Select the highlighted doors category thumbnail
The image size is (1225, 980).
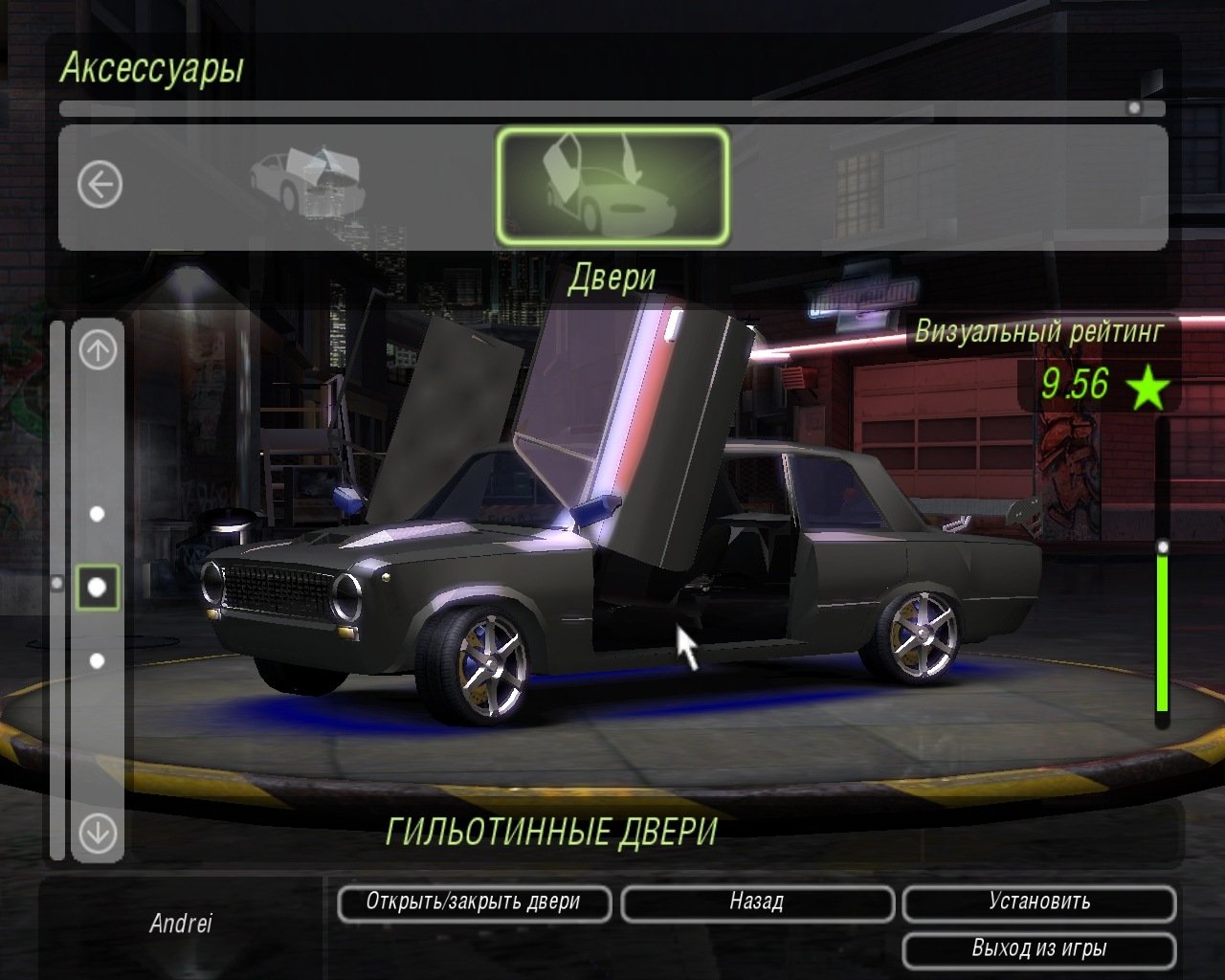point(612,186)
